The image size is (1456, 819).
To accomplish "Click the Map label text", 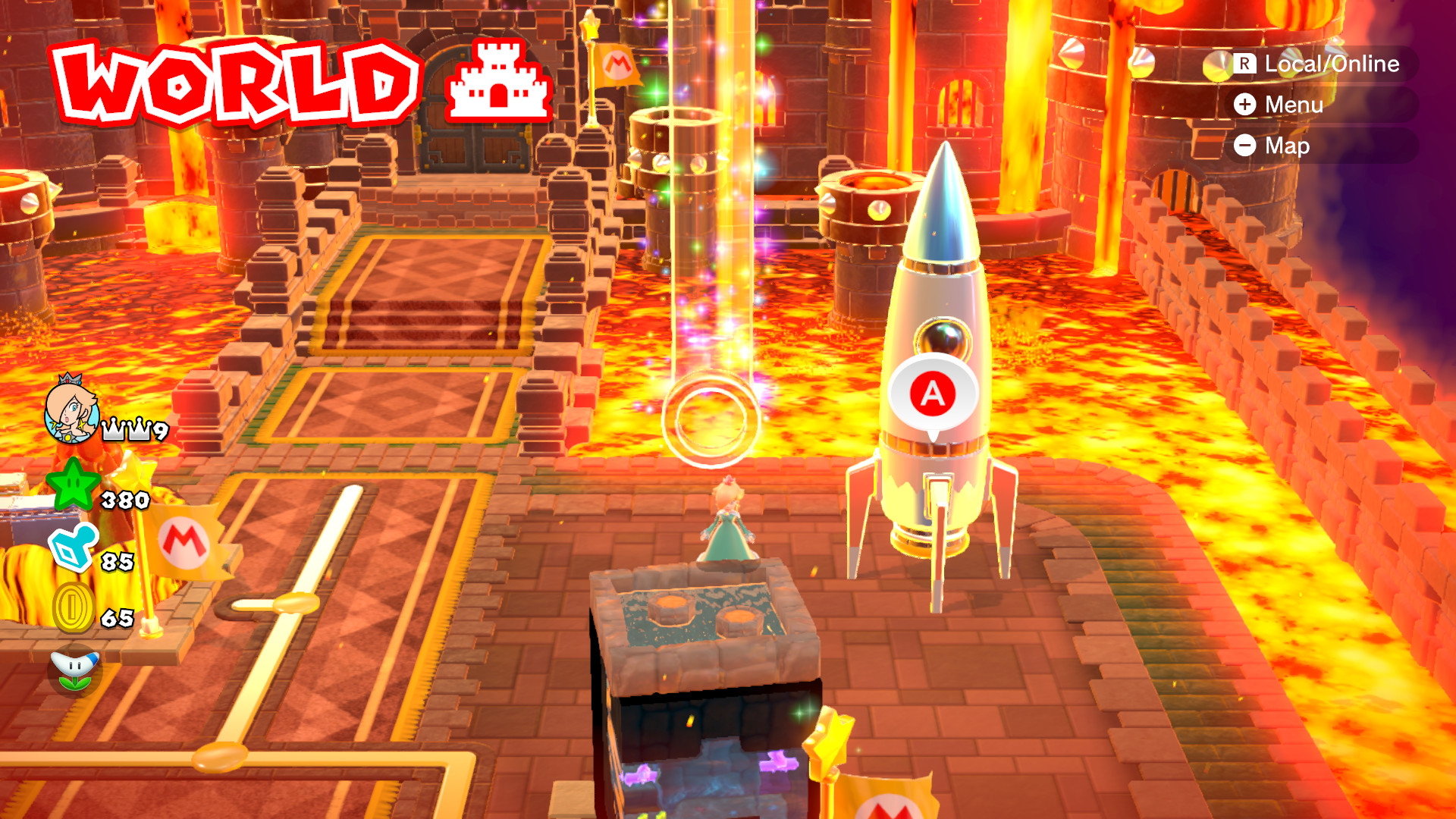I will point(1288,146).
